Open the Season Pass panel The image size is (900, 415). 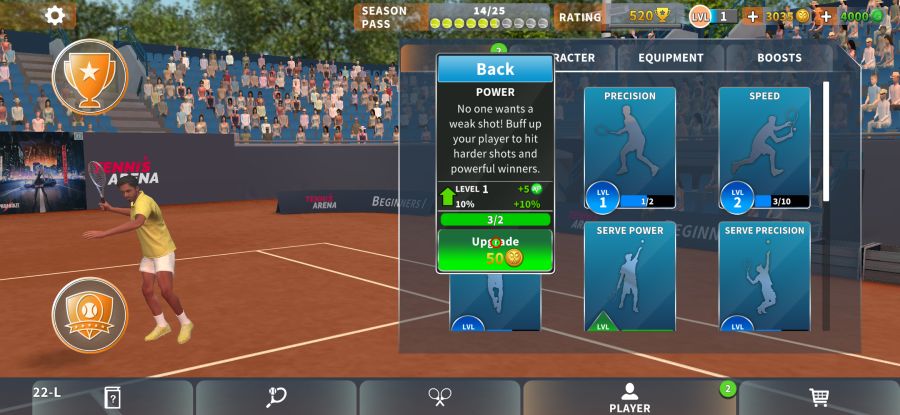tap(455, 16)
